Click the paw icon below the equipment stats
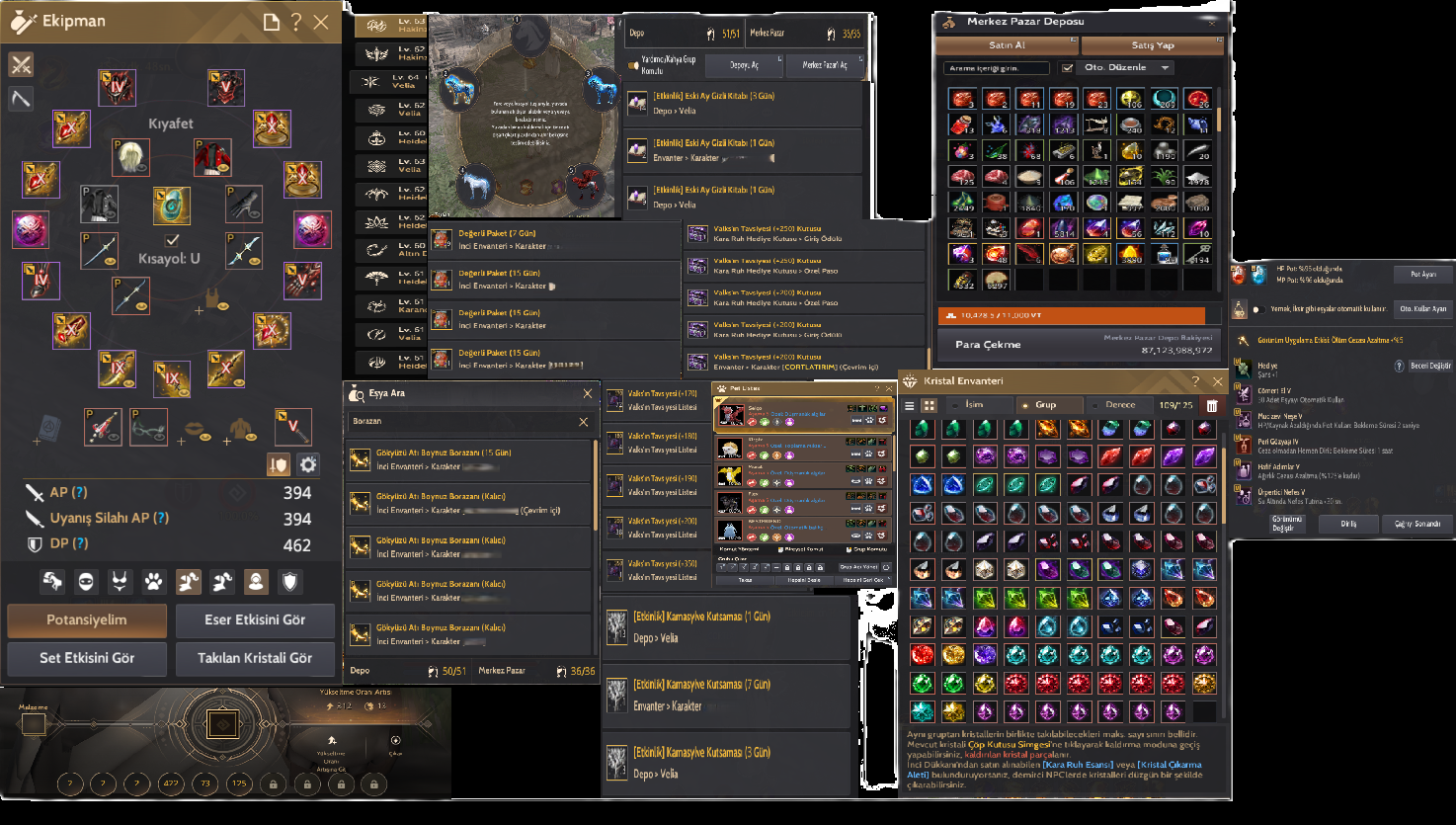 pos(154,581)
